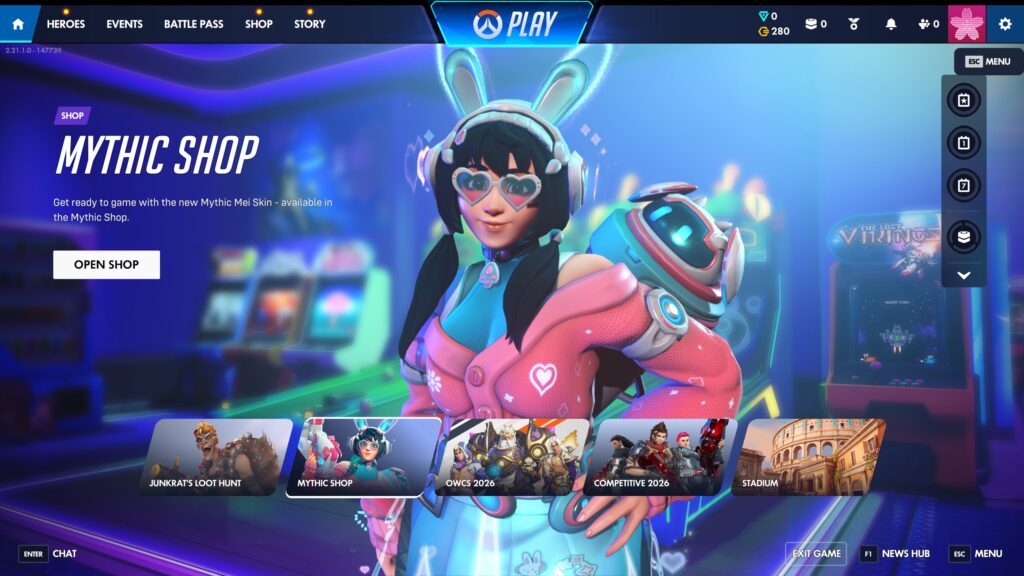
Task: View notifications via the bell icon
Action: tap(891, 24)
